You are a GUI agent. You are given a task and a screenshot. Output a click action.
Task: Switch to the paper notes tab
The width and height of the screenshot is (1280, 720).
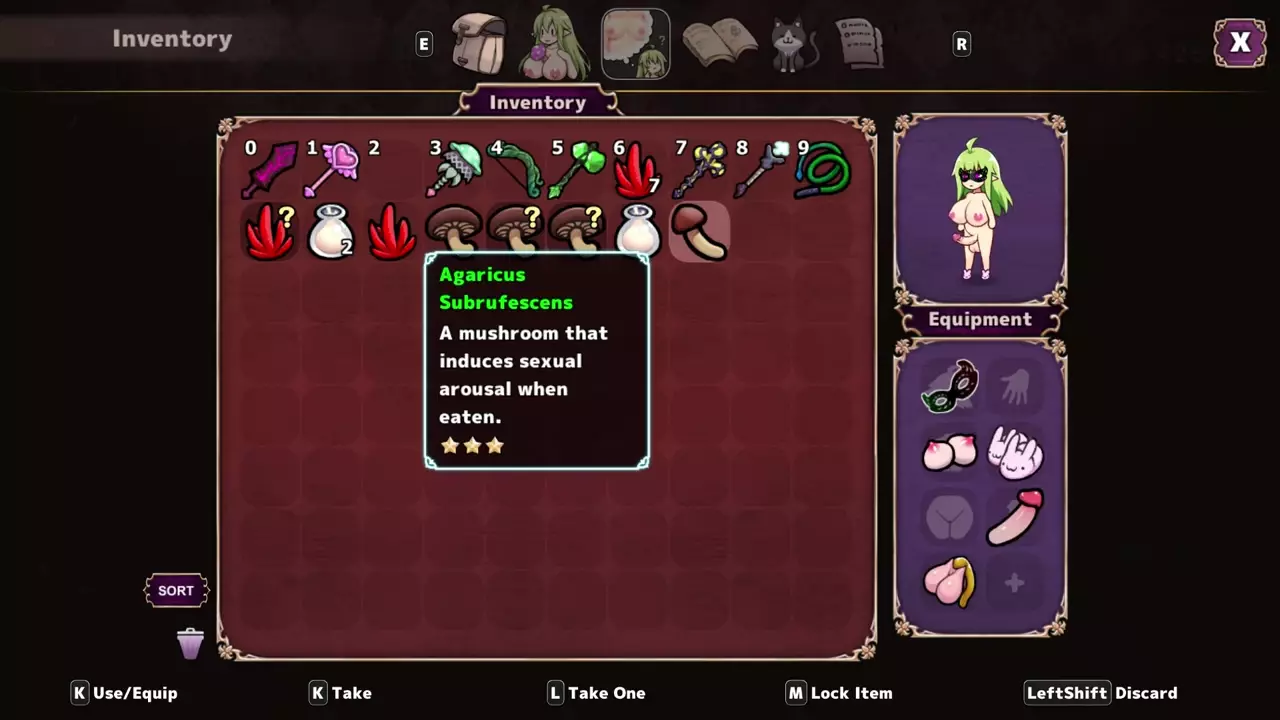(859, 43)
